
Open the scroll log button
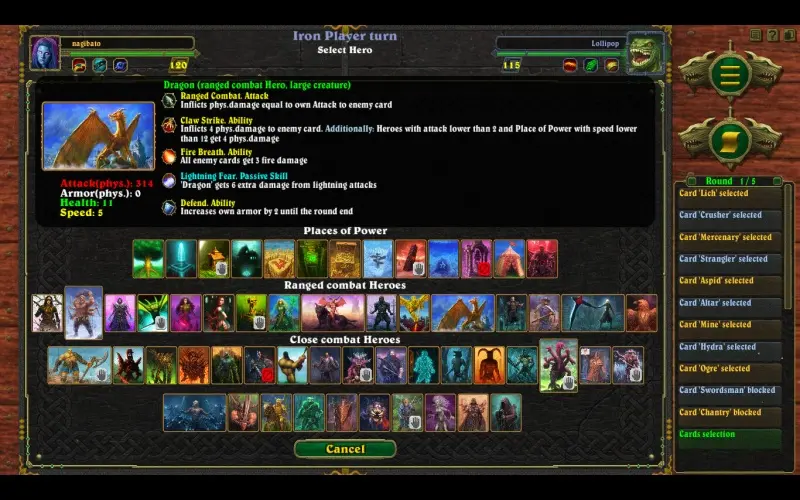pyautogui.click(x=730, y=137)
